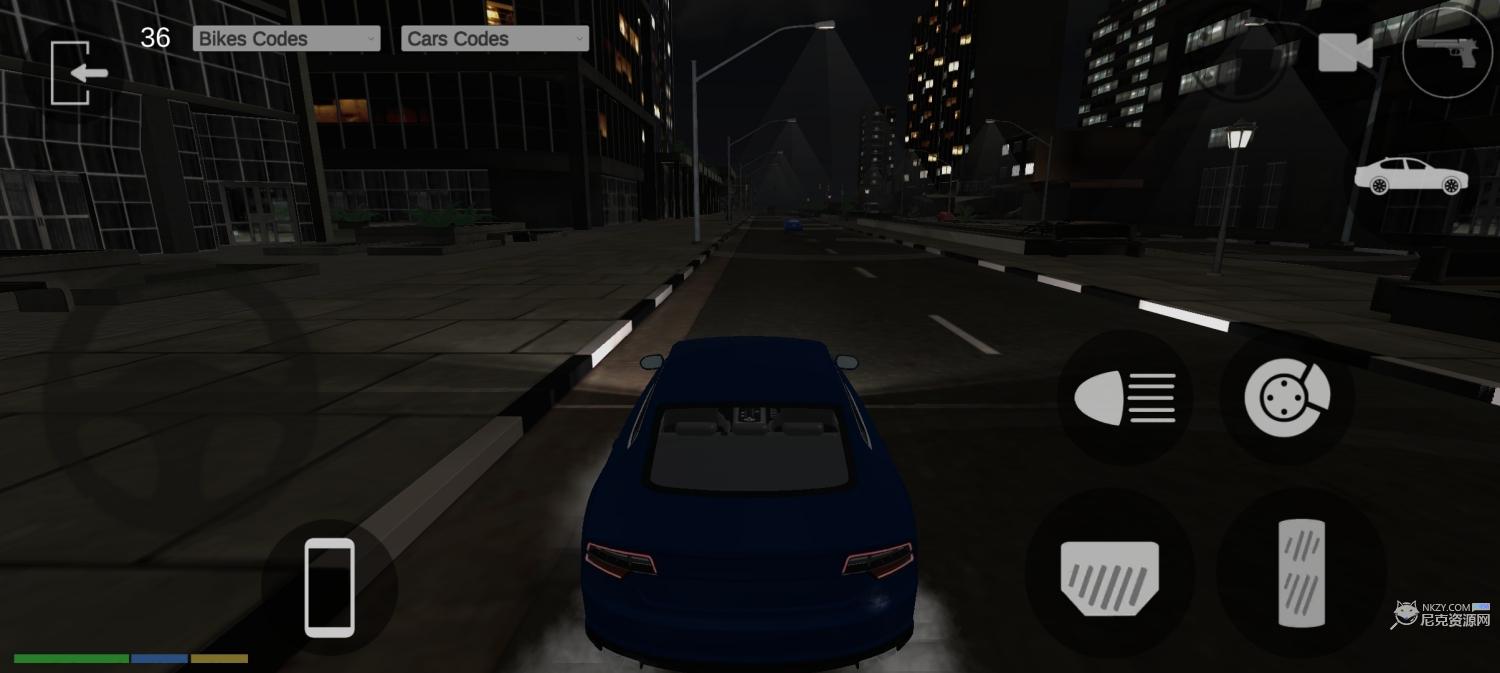Toggle the headlights button
Screen dimensions: 1500x673
[1125, 398]
